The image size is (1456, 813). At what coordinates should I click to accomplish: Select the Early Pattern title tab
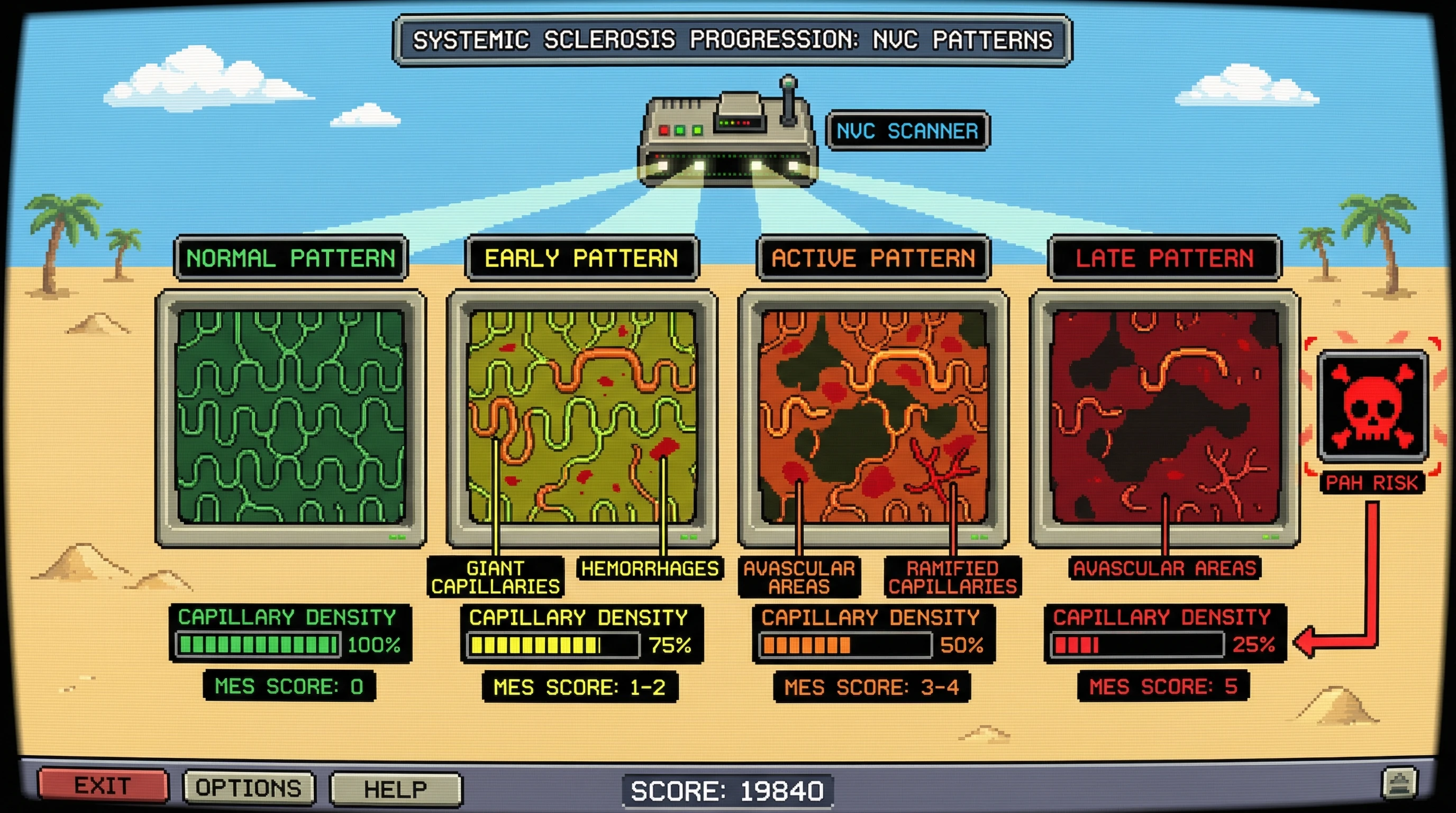[x=581, y=258]
